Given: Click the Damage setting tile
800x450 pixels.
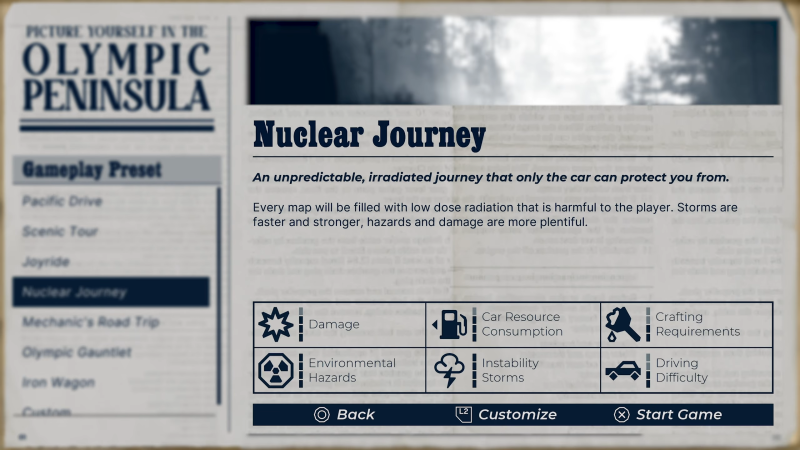Looking at the screenshot, I should point(339,324).
